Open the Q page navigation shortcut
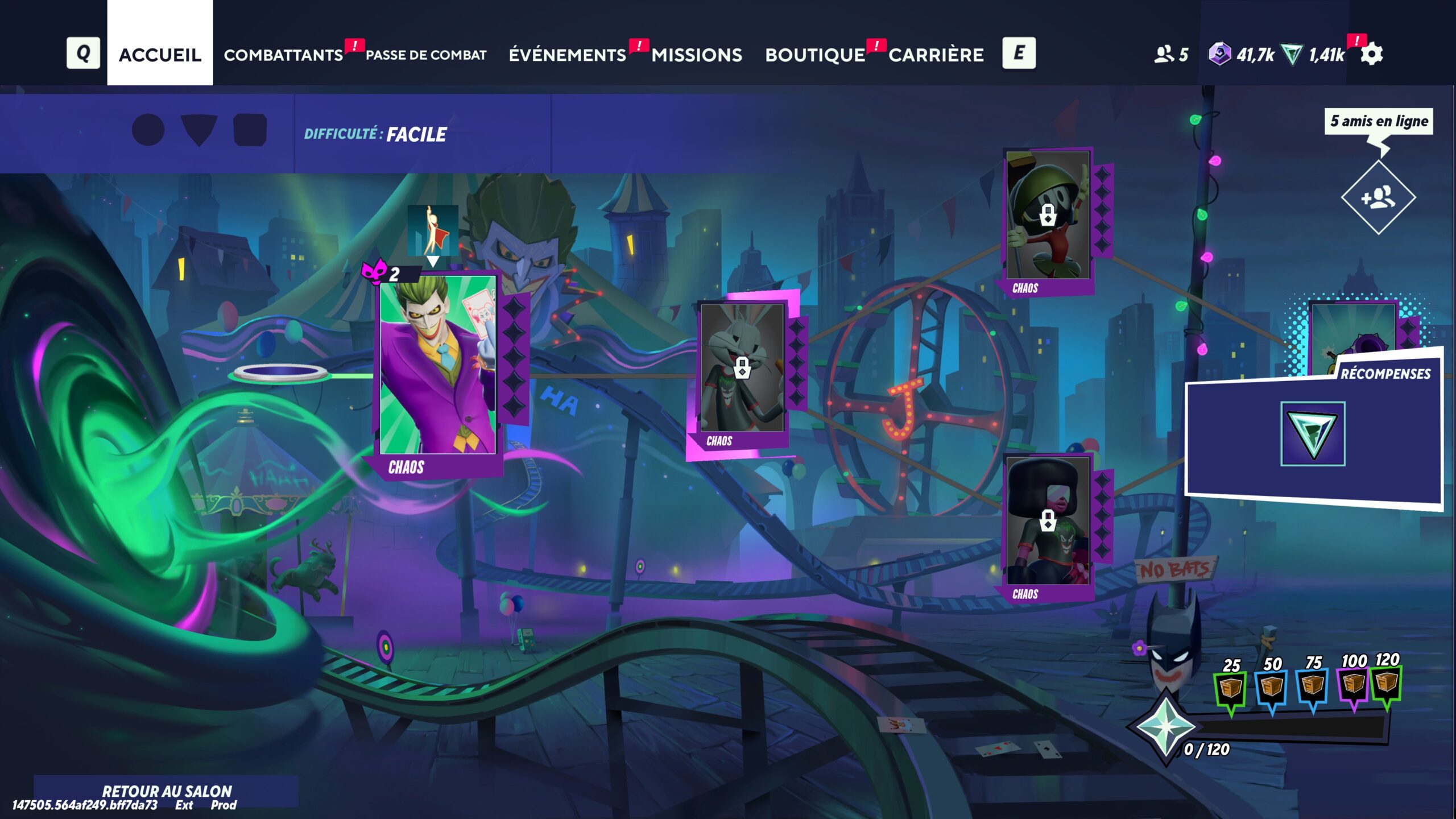The height and width of the screenshot is (819, 1456). 84,55
